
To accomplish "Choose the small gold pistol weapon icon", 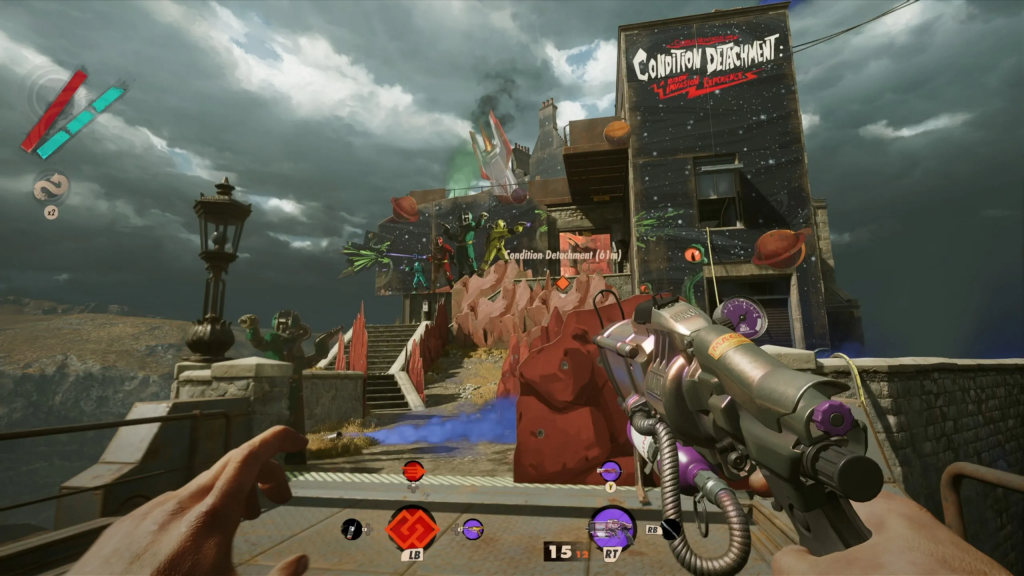I will point(470,527).
